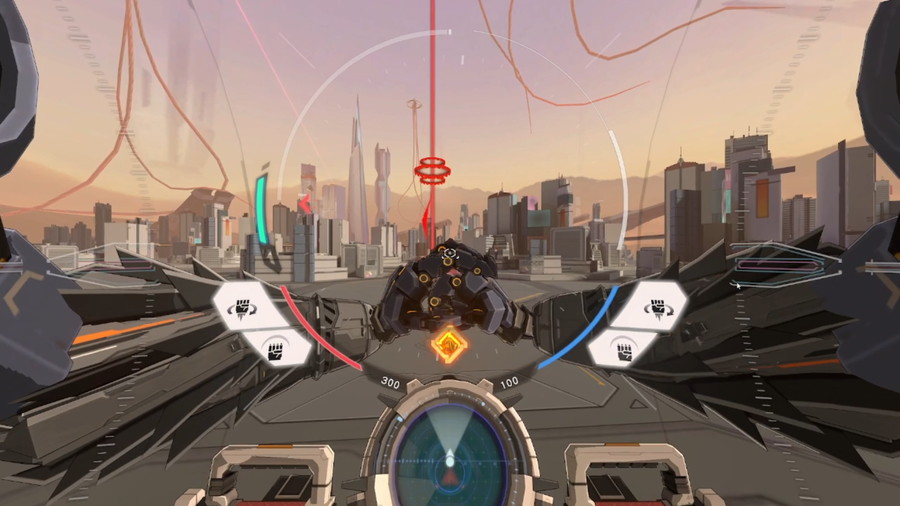Activate the spinning fist ability beside the blue arc
This screenshot has height=506, width=900.
tap(655, 308)
